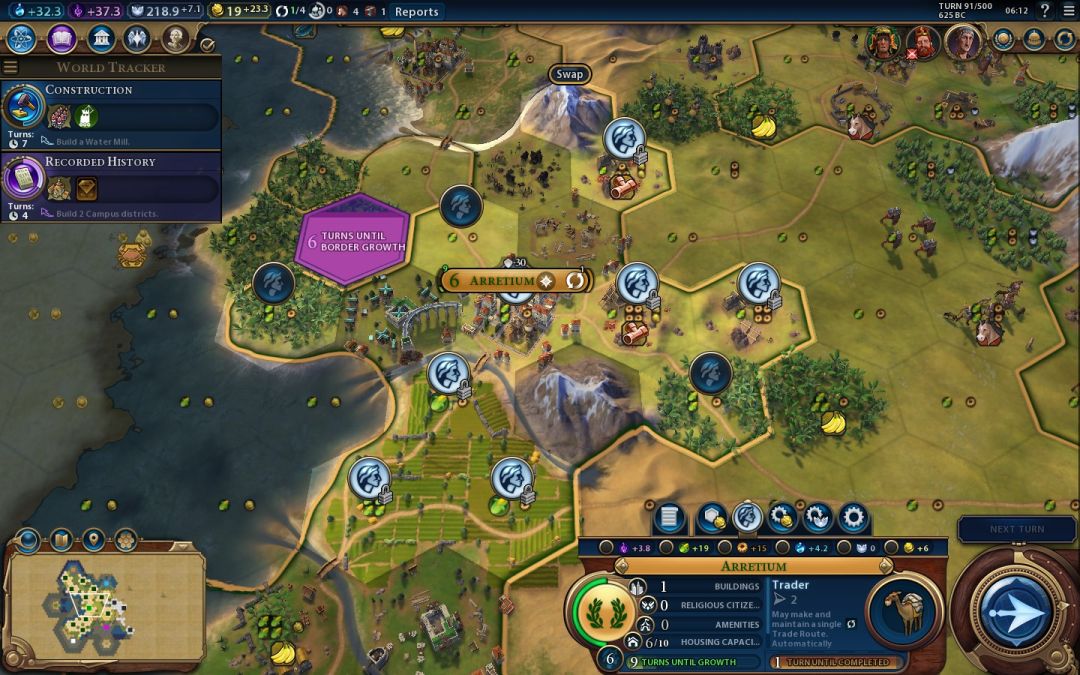Open the Great People portrait icon
1080x675 pixels.
click(176, 39)
